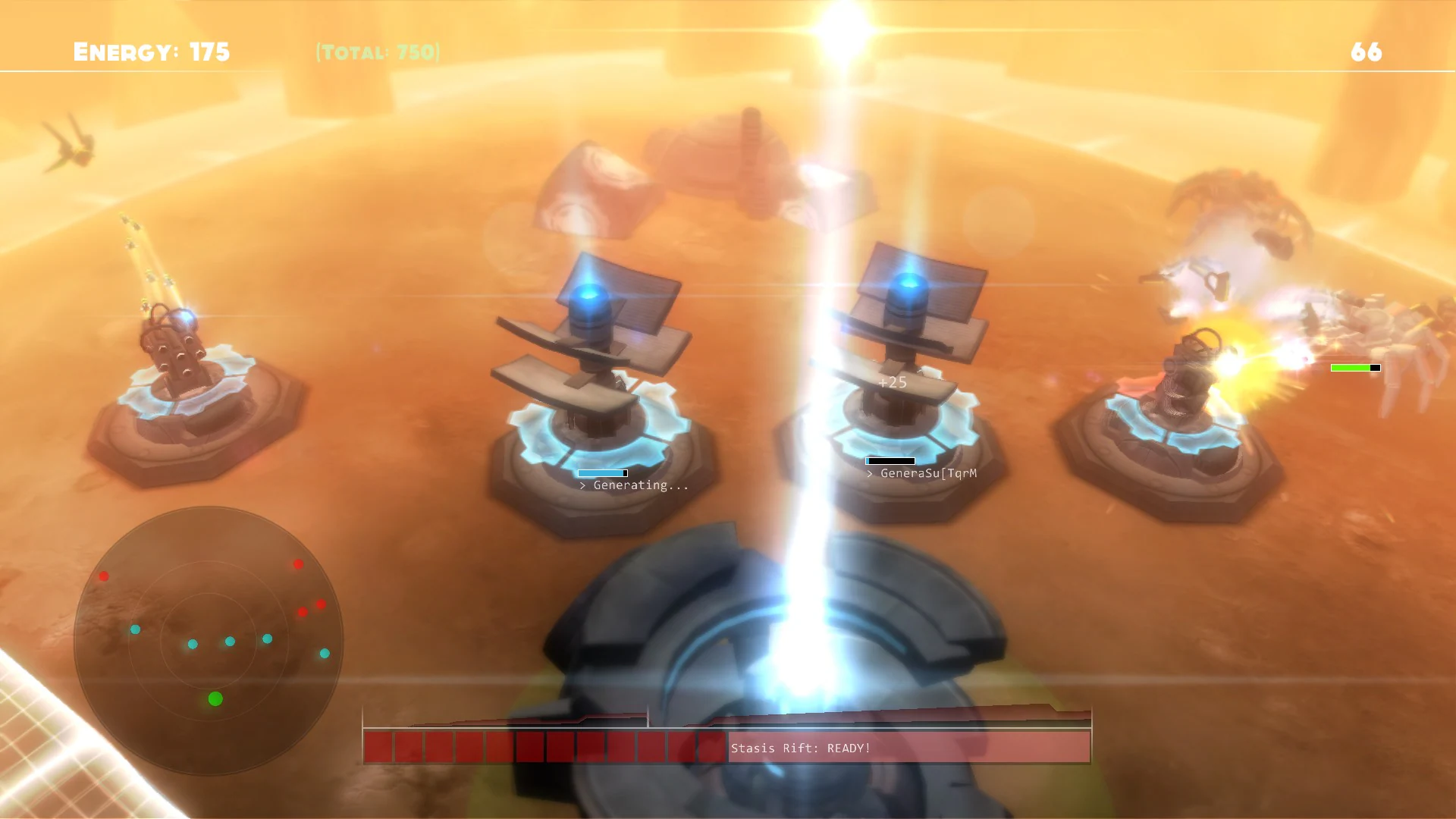The height and width of the screenshot is (819, 1456).
Task: Click the enemy green health bar on right
Action: (1352, 367)
